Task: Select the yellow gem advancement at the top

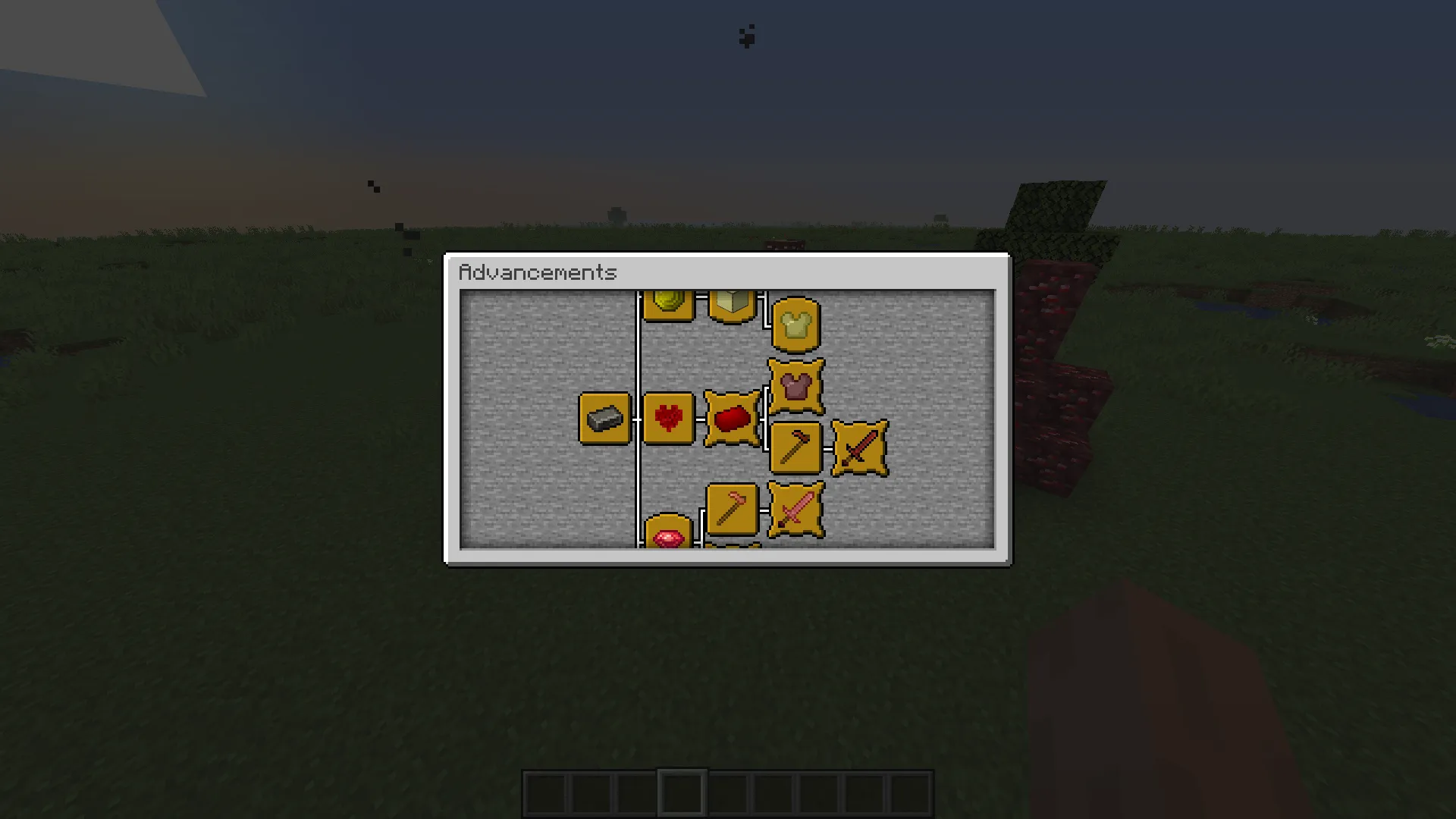Action: coord(668,303)
